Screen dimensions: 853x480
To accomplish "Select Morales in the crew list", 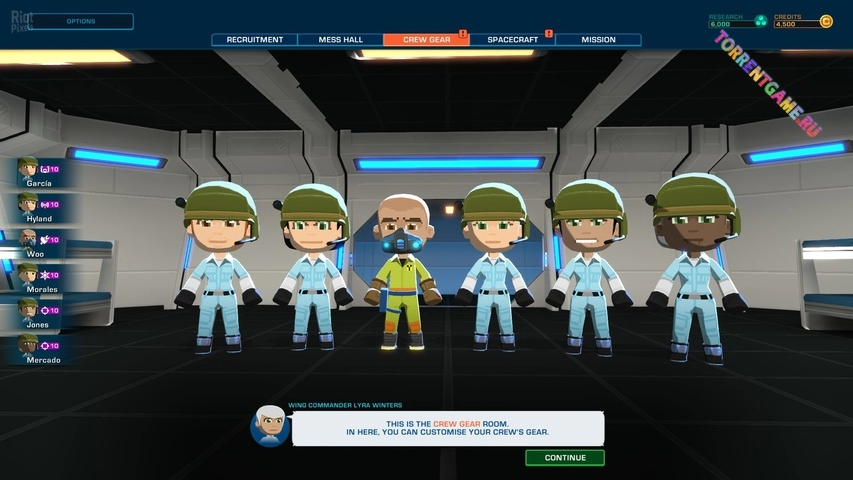I will coord(38,276).
